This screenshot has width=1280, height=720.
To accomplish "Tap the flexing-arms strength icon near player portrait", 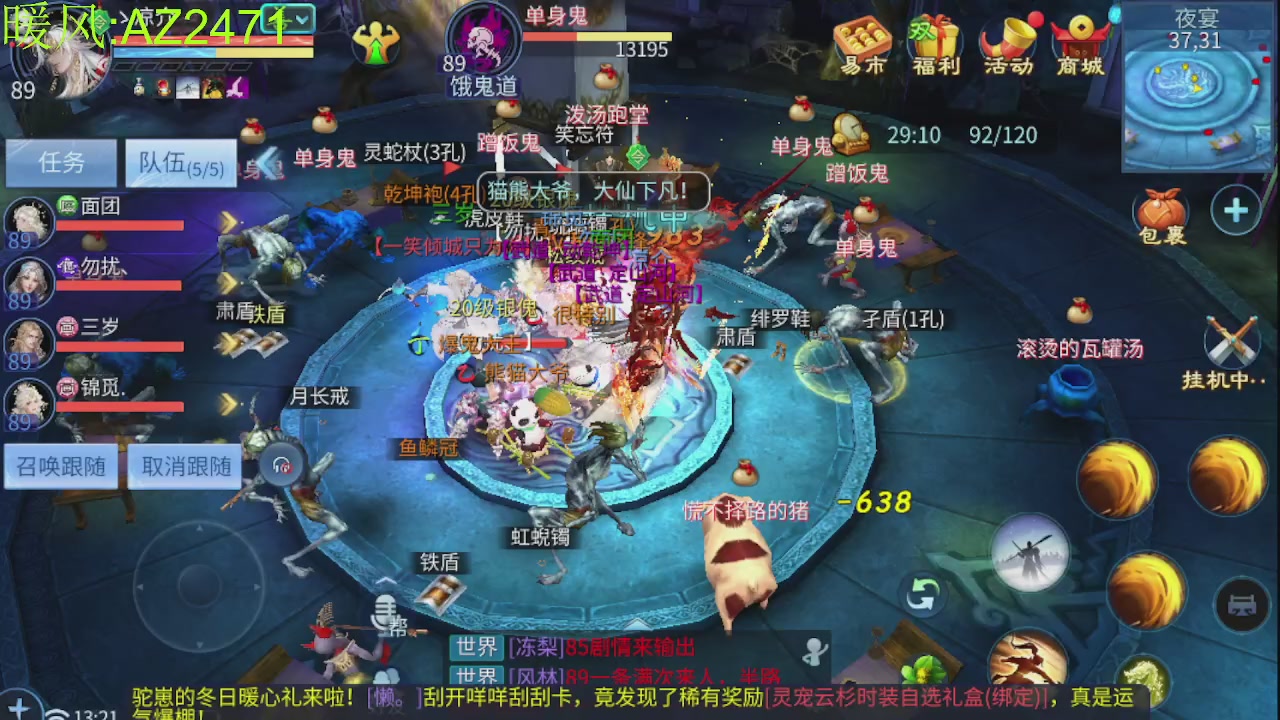I will pyautogui.click(x=376, y=42).
